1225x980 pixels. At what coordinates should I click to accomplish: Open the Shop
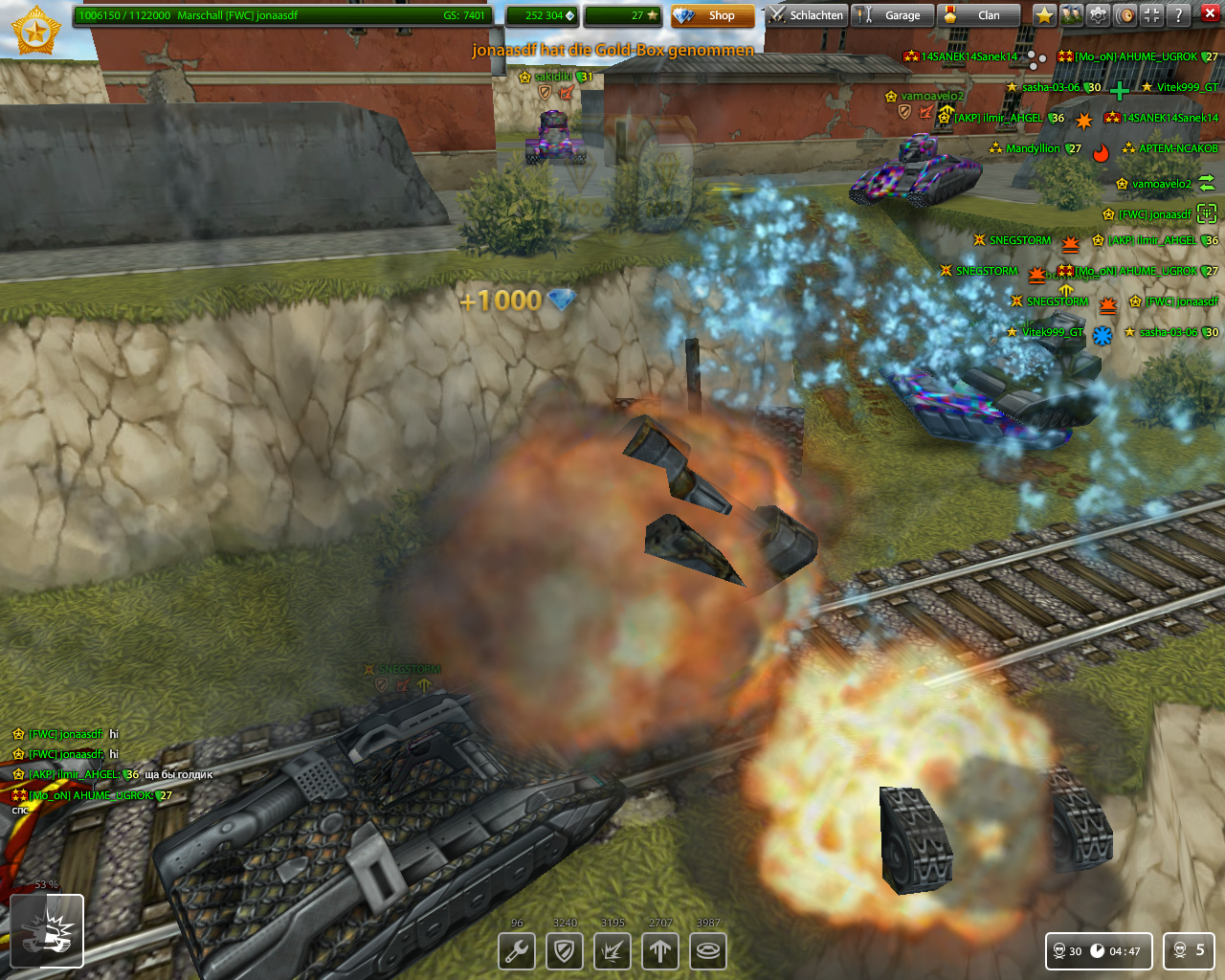[x=711, y=15]
